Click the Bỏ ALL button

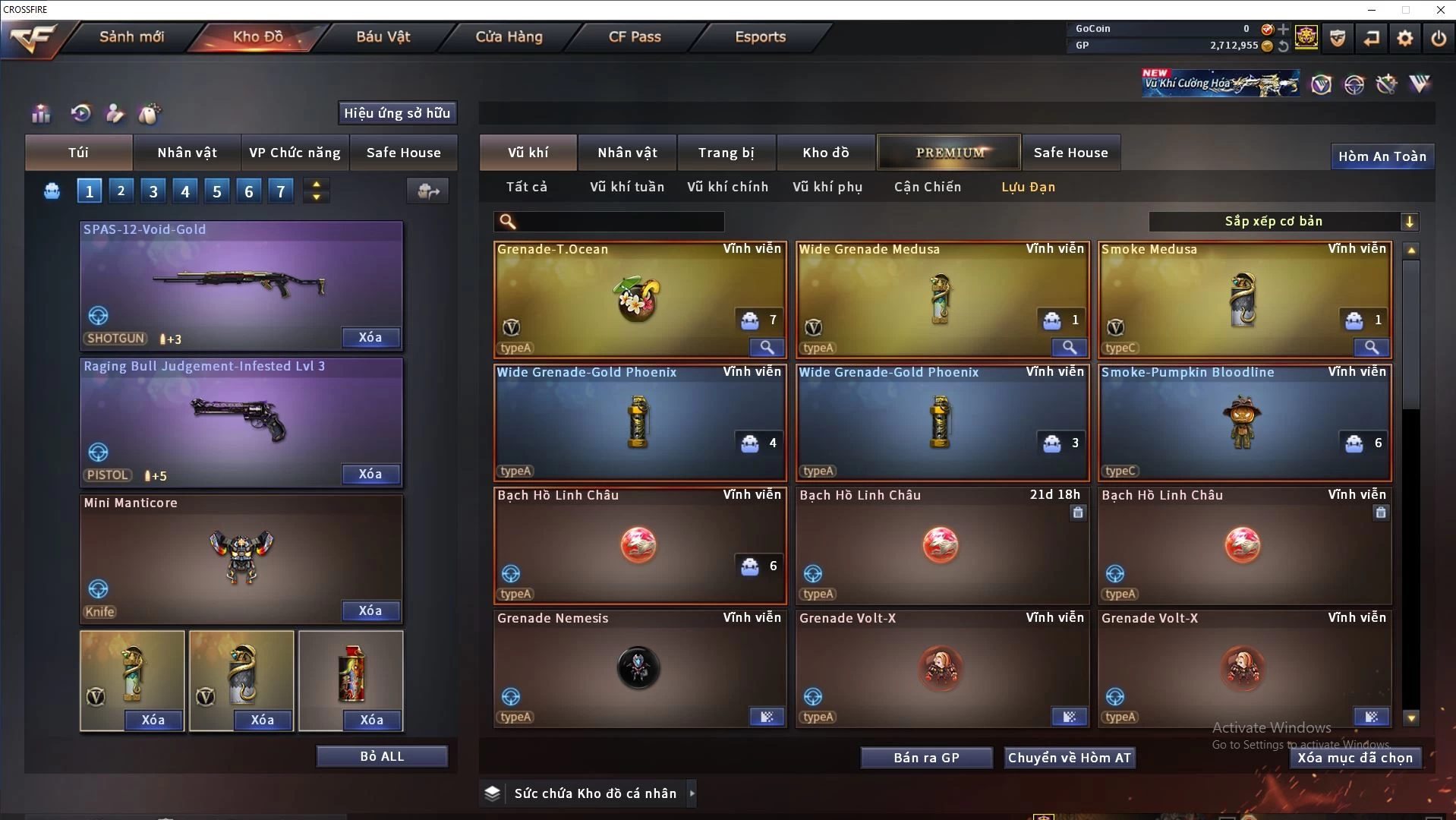(382, 756)
